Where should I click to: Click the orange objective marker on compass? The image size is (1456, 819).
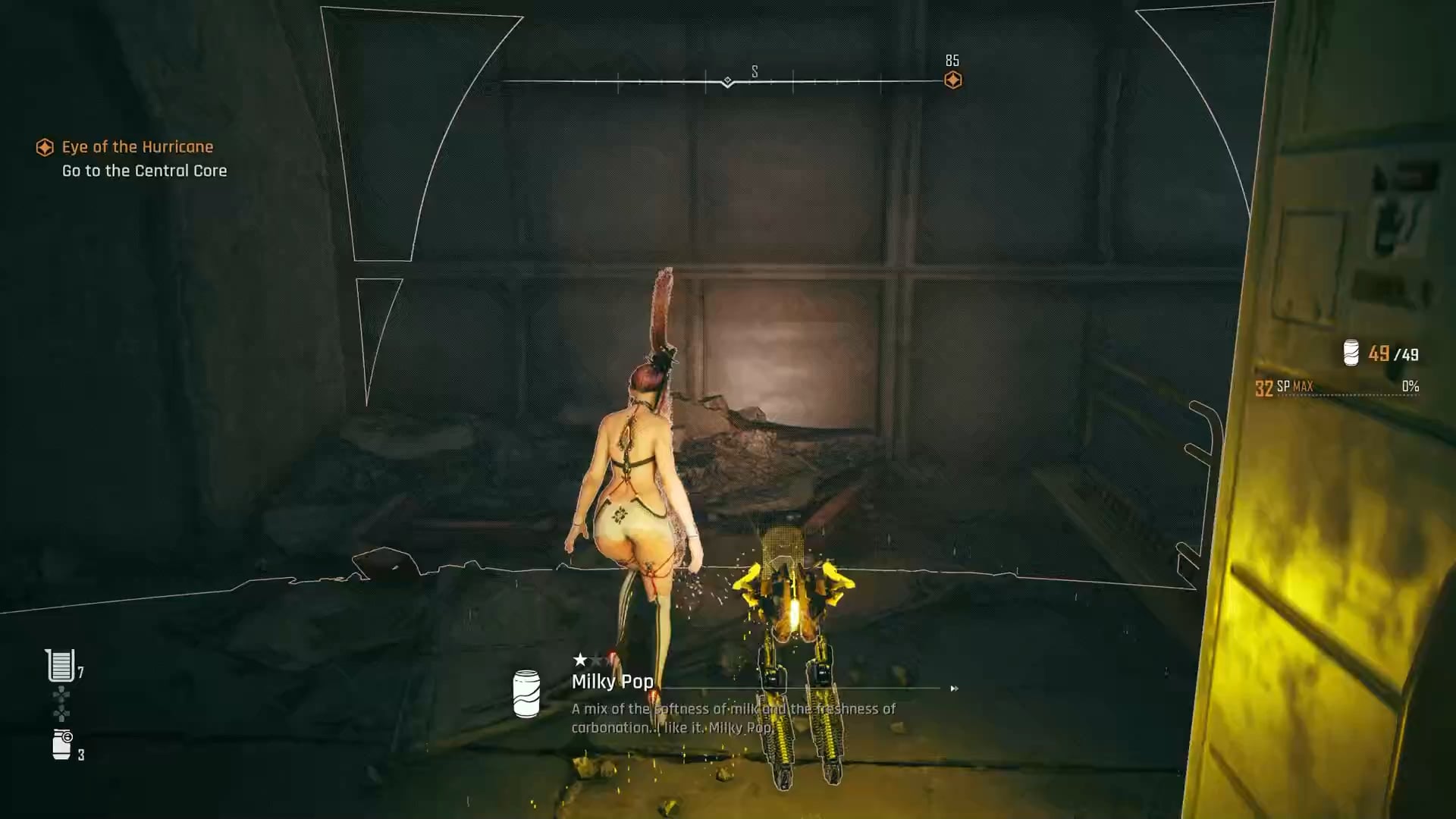(x=952, y=80)
